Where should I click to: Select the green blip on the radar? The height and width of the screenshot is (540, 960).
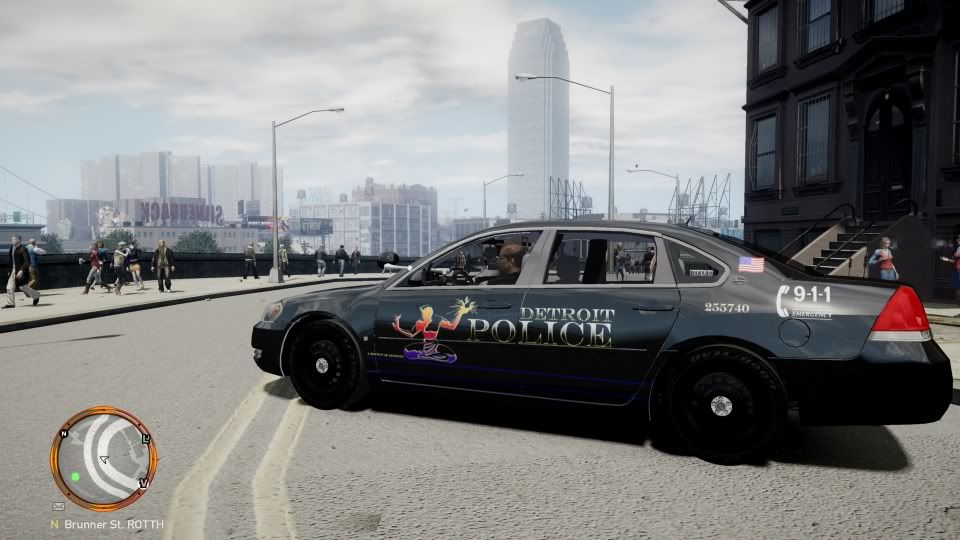pos(75,476)
